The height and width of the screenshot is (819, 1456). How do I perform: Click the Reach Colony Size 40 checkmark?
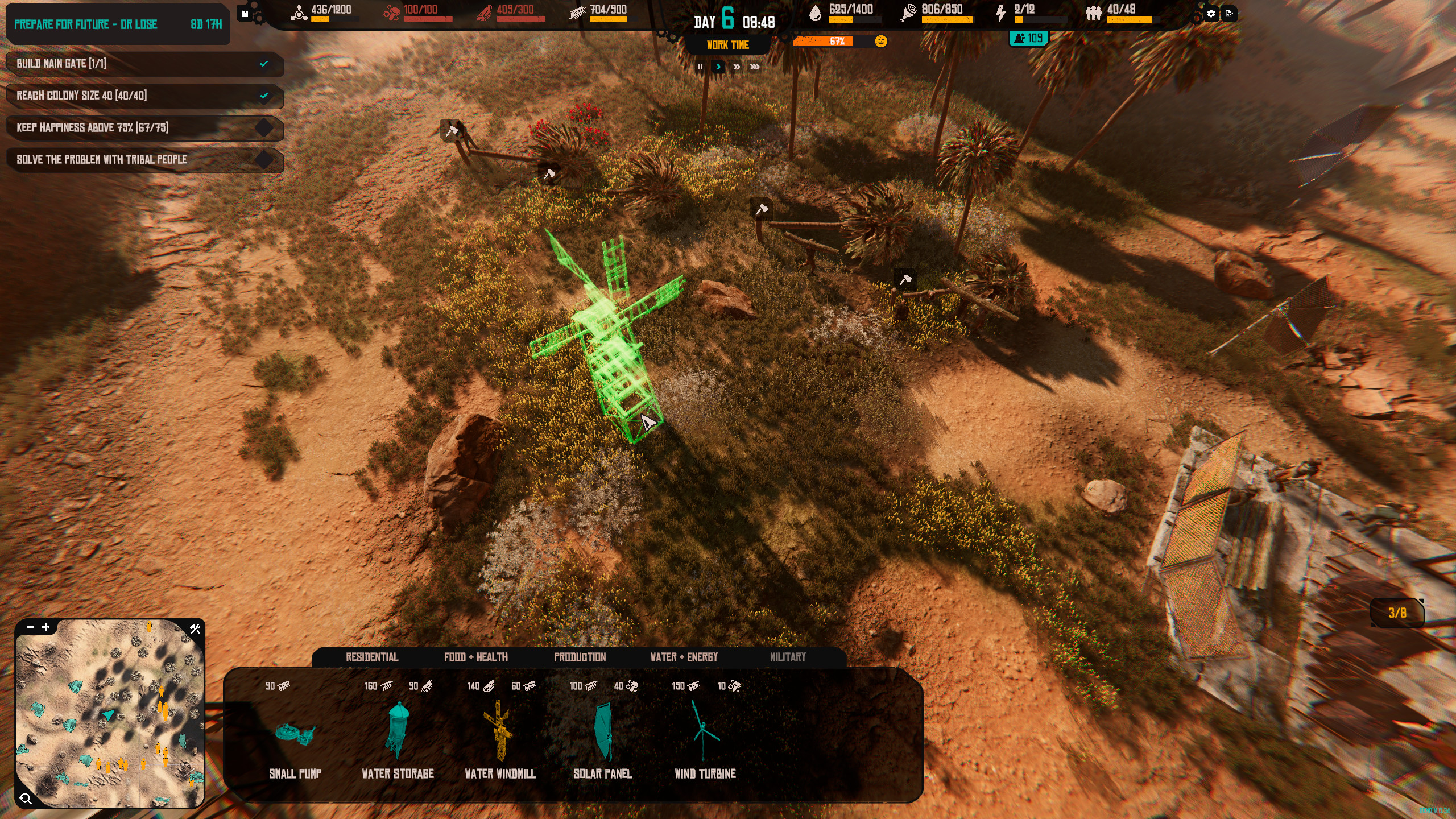(x=263, y=97)
